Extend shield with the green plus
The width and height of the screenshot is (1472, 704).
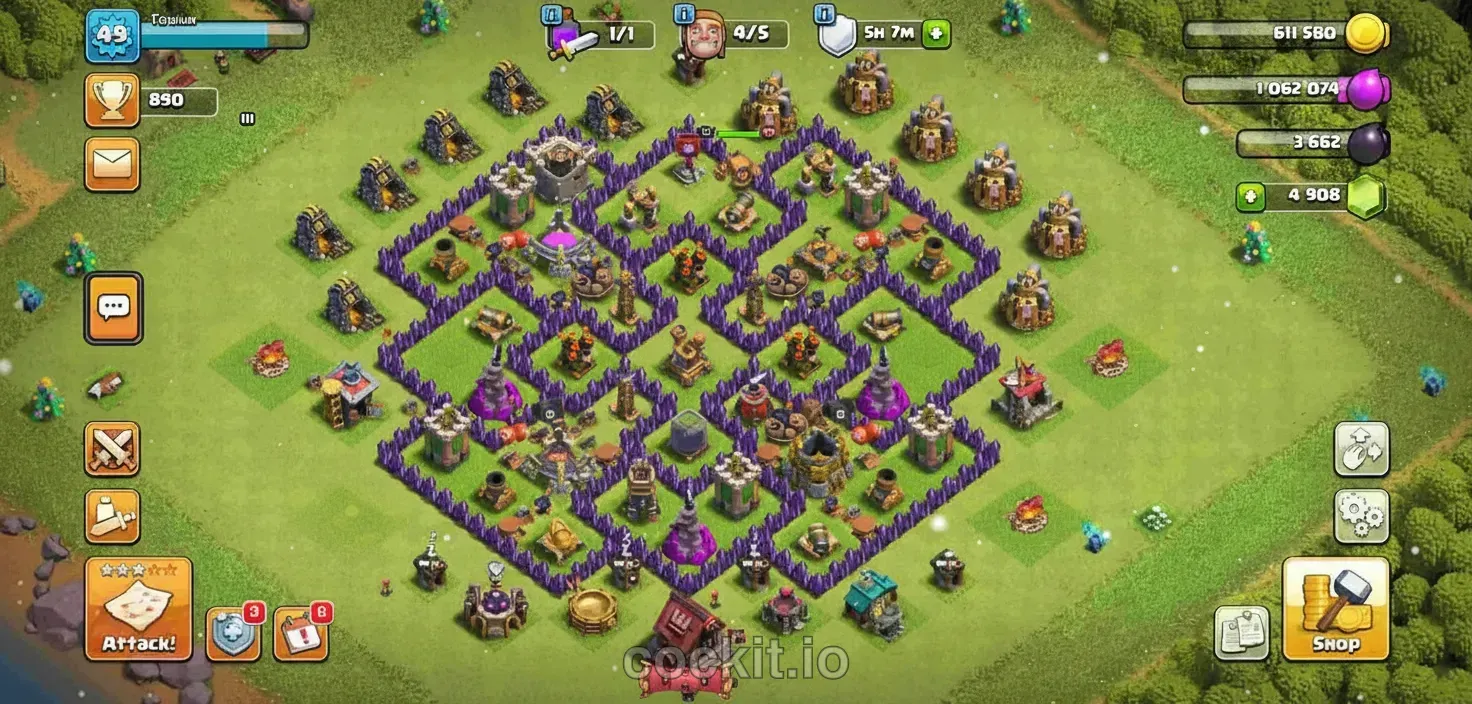[x=936, y=33]
